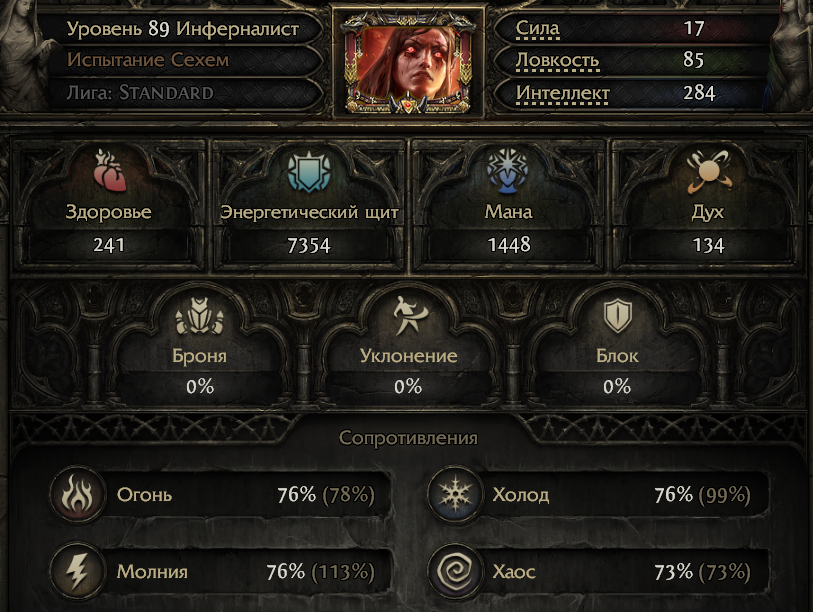Open the Энергетический щит shield icon
Viewport: 813px width, 612px height.
point(307,171)
